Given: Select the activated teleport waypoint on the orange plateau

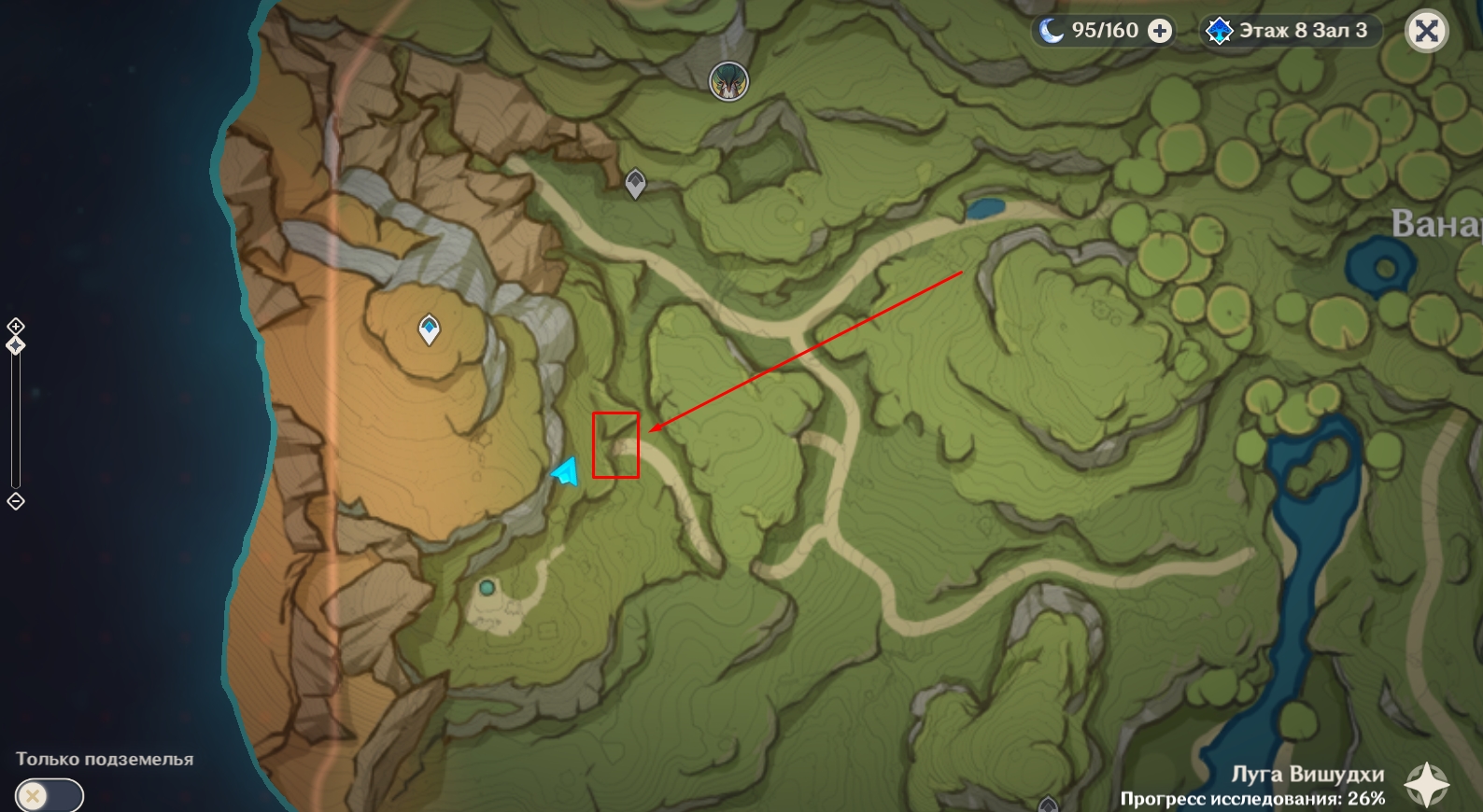Looking at the screenshot, I should click(429, 329).
